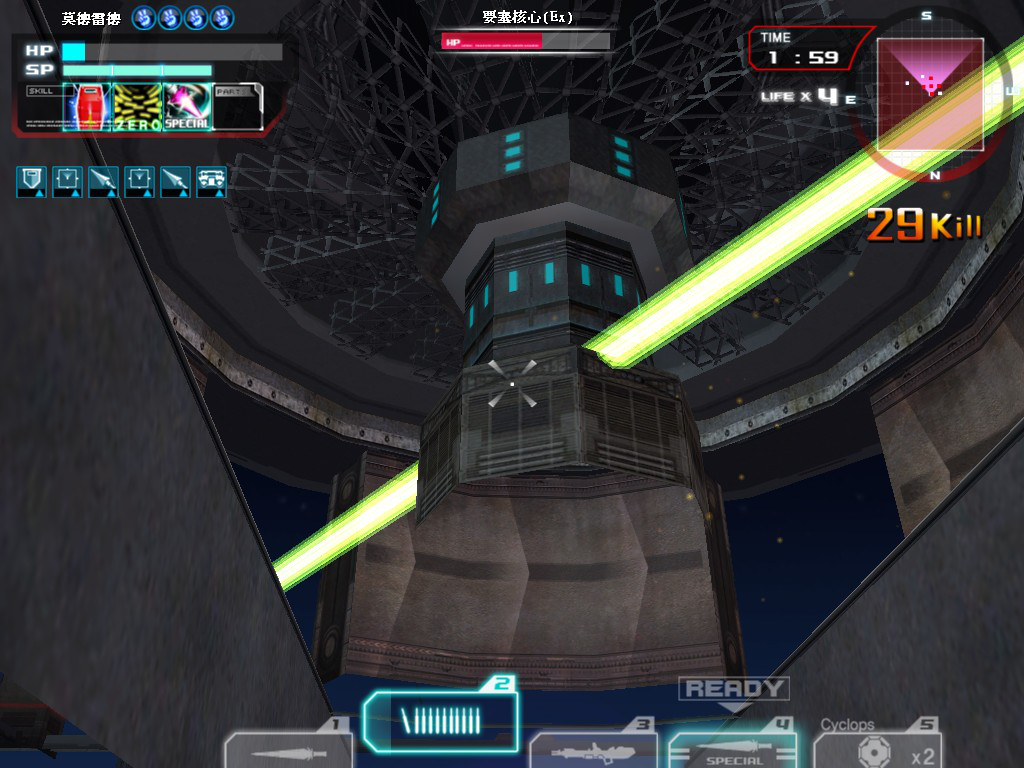Click the minimap radar
1024x768 pixels.
coord(930,94)
